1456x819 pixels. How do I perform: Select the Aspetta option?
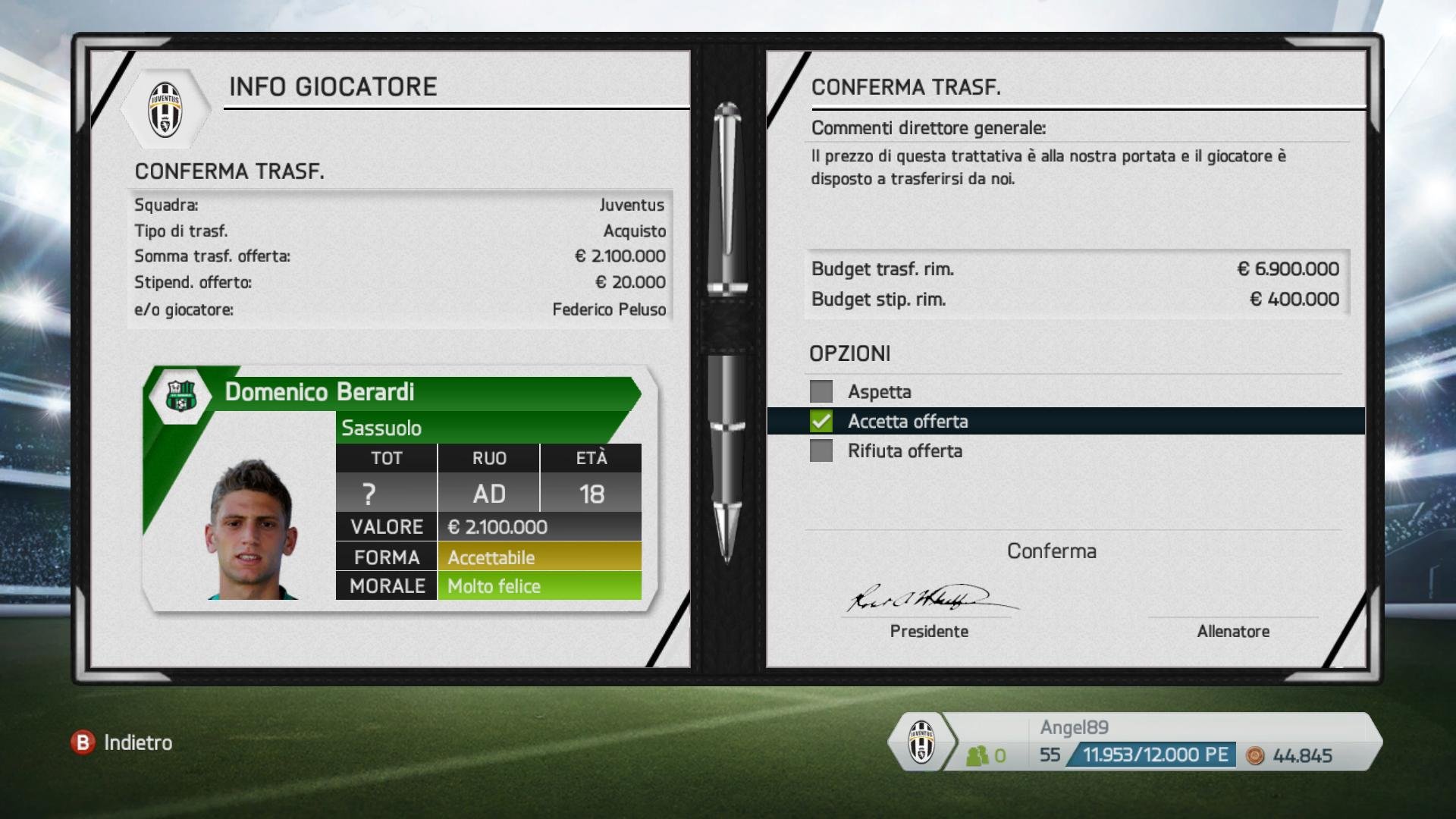click(880, 392)
